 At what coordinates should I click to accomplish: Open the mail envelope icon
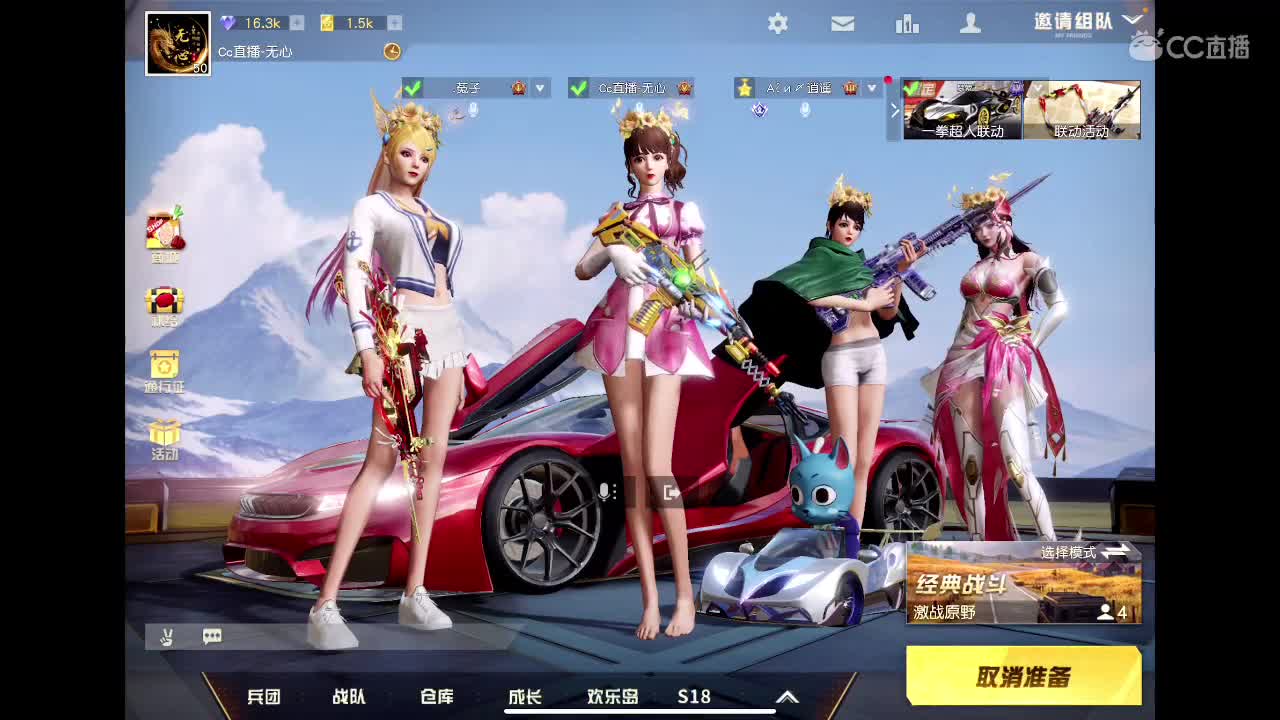(842, 22)
